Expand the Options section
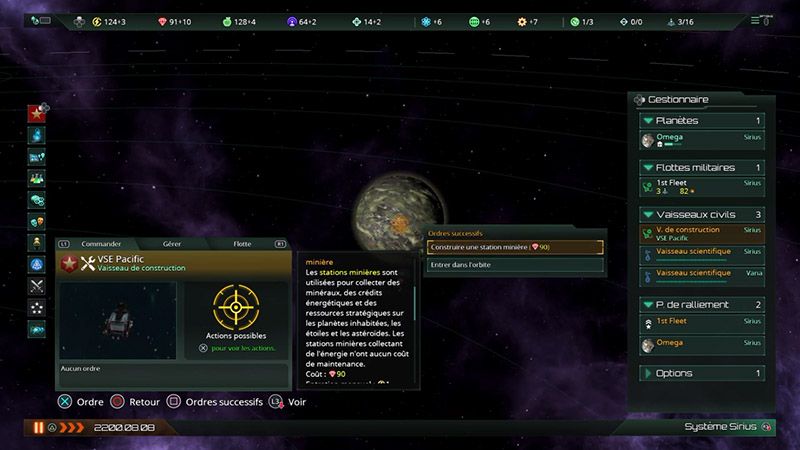This screenshot has height=450, width=800. (x=700, y=374)
